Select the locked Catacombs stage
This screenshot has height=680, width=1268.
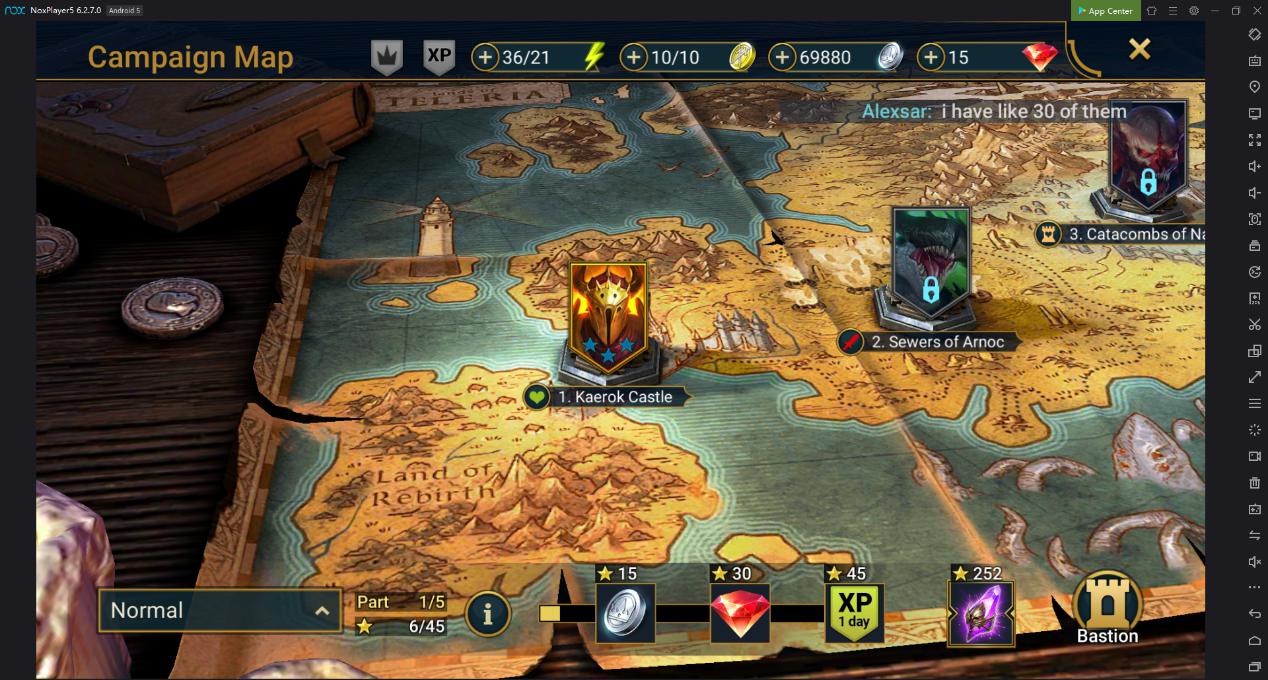pos(1148,155)
